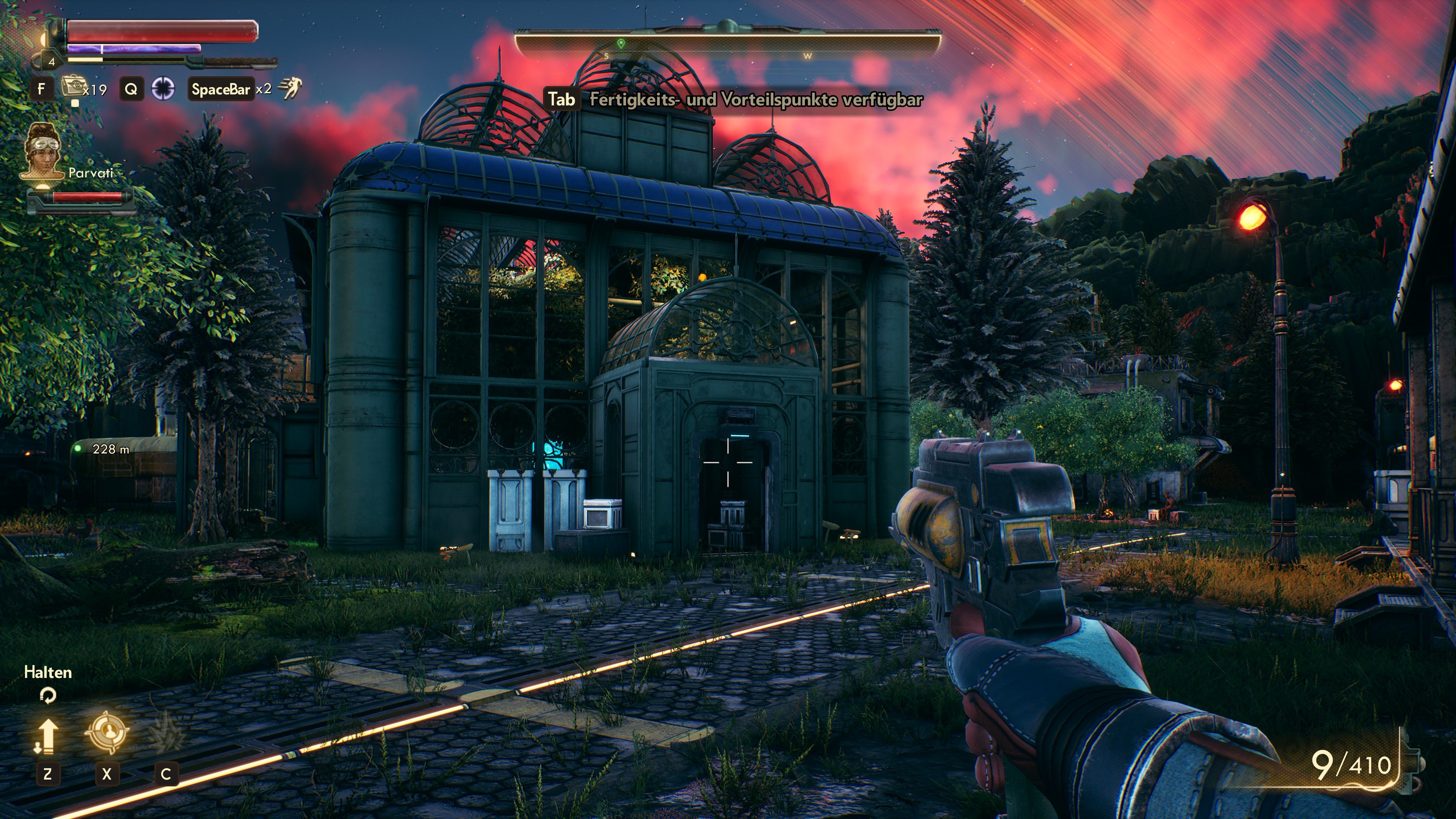Screen dimensions: 1456x819
Task: Choose the companion move-to arrow command
Action: point(46,736)
